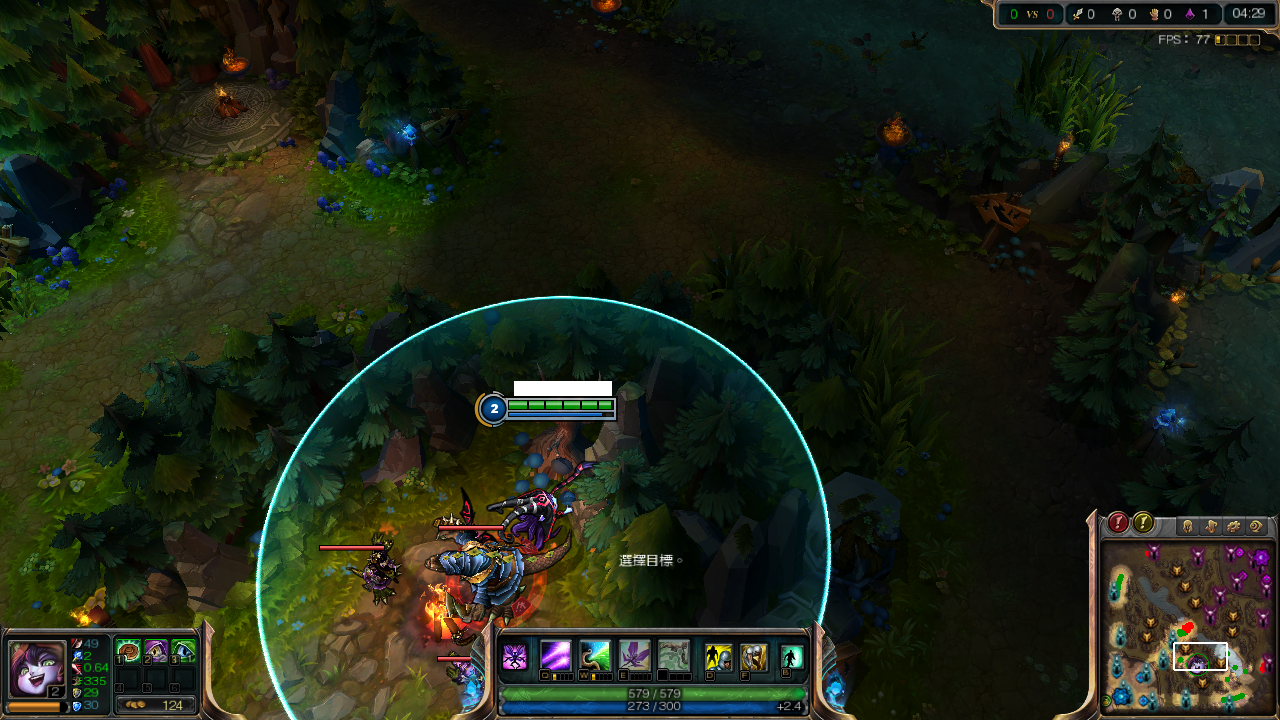Select the greyed-out ultimate ability icon
The height and width of the screenshot is (720, 1280).
pos(674,656)
